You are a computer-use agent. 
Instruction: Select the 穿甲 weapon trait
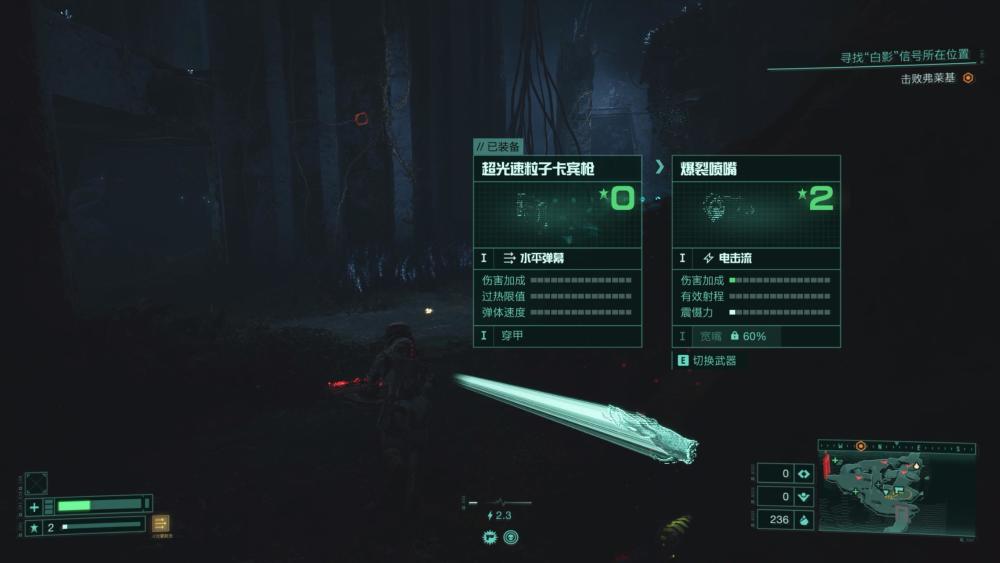click(x=557, y=336)
